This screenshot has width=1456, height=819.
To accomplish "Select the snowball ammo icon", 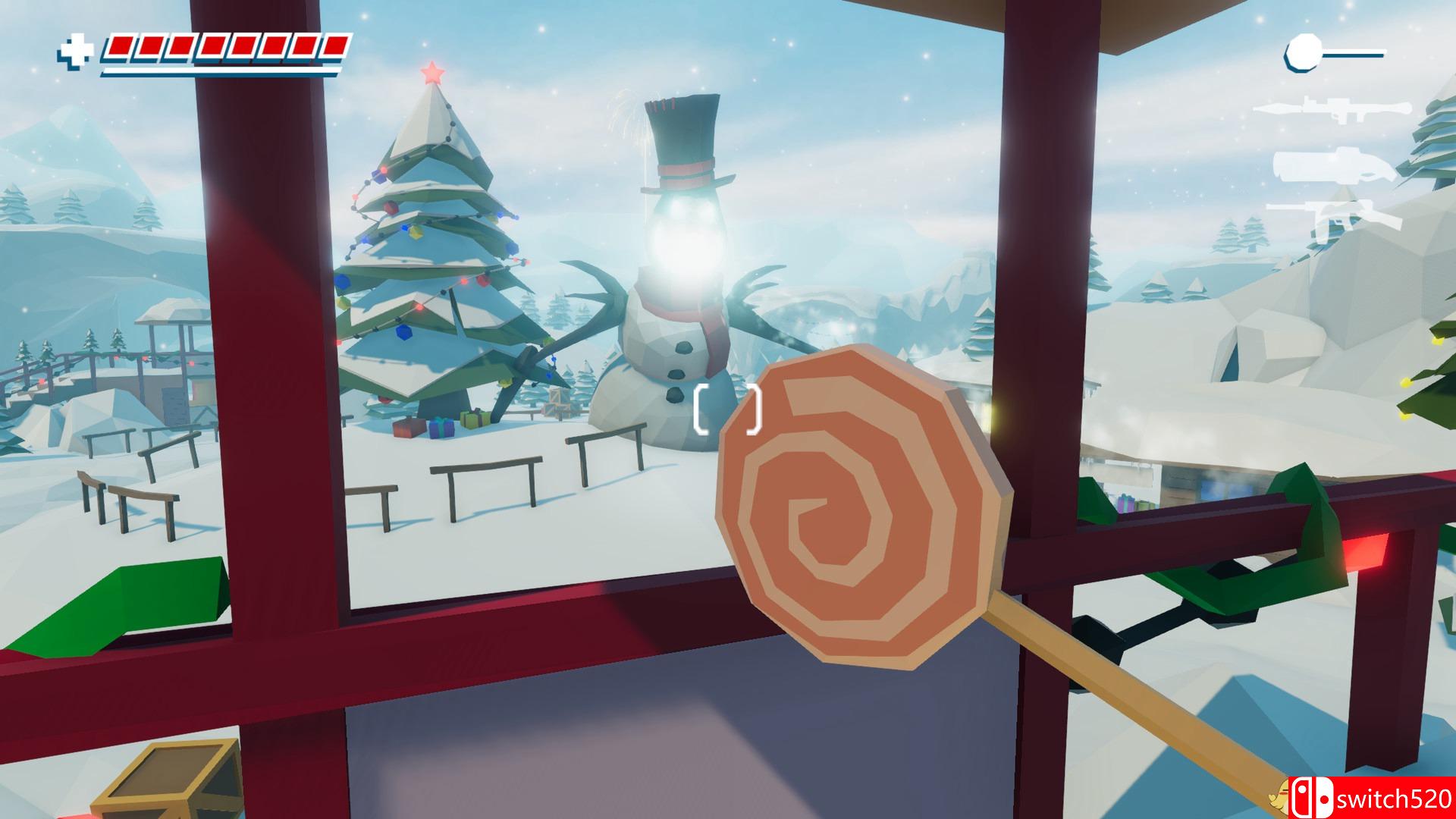I will [1301, 52].
